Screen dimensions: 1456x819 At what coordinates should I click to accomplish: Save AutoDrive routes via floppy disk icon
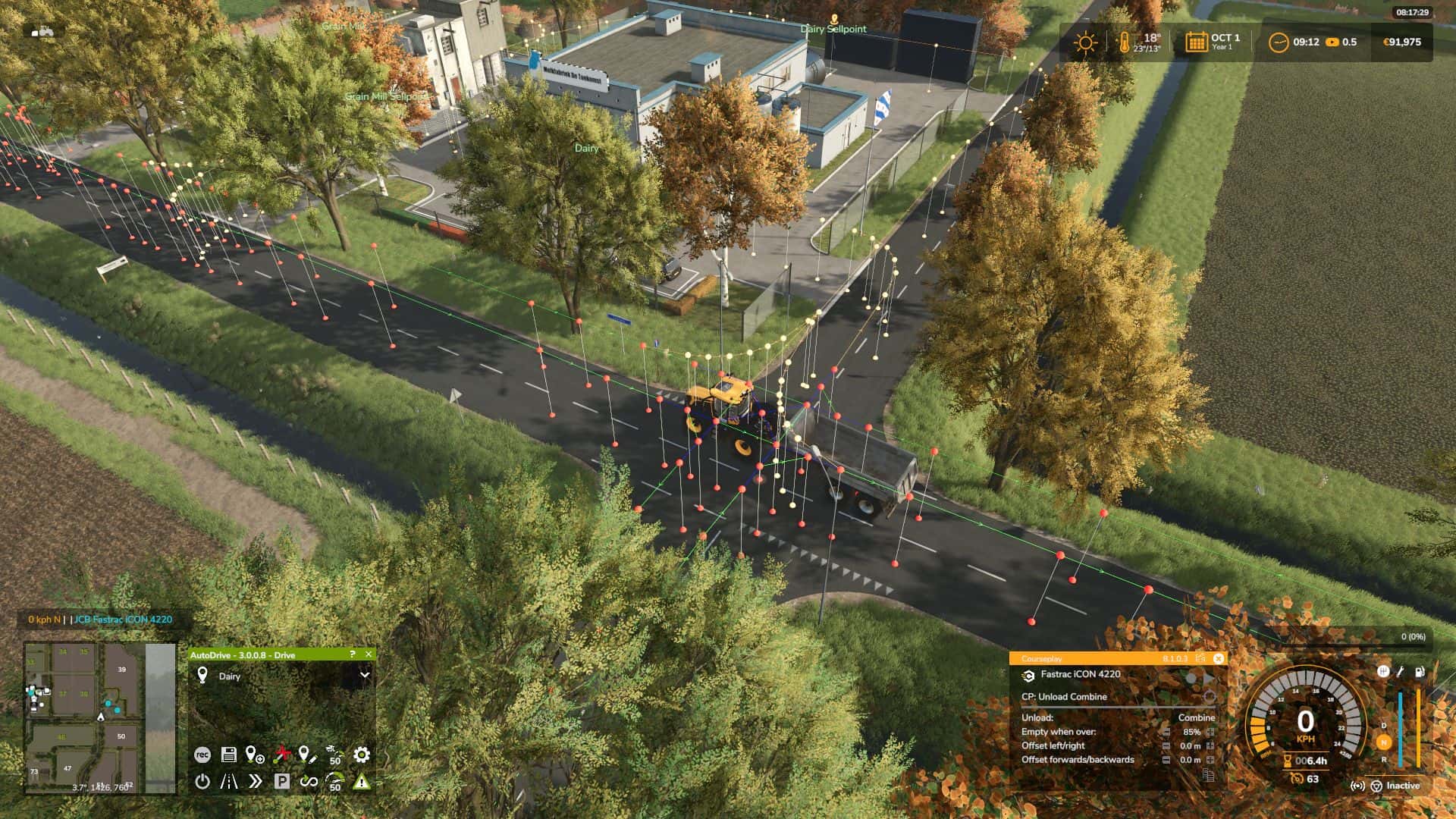click(x=229, y=755)
